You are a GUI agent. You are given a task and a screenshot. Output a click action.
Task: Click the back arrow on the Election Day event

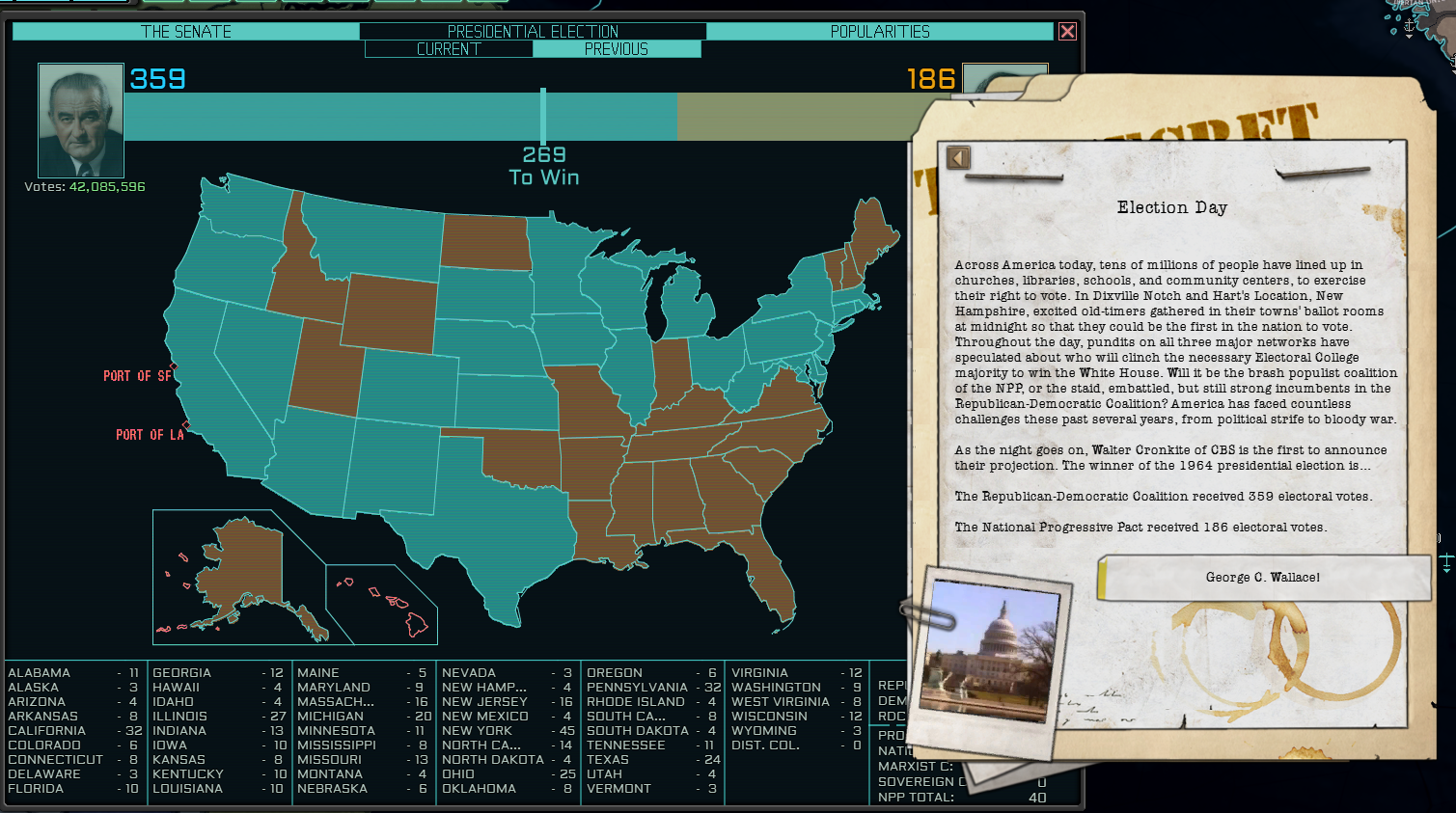(x=958, y=157)
